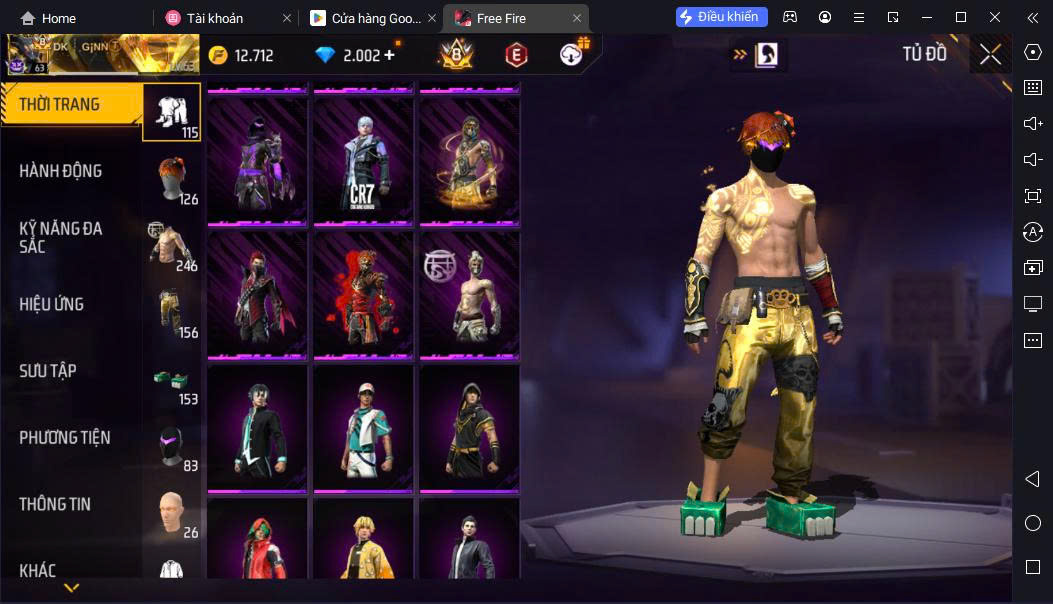This screenshot has width=1053, height=604.
Task: Add more diamonds with the plus button
Action: pos(389,55)
